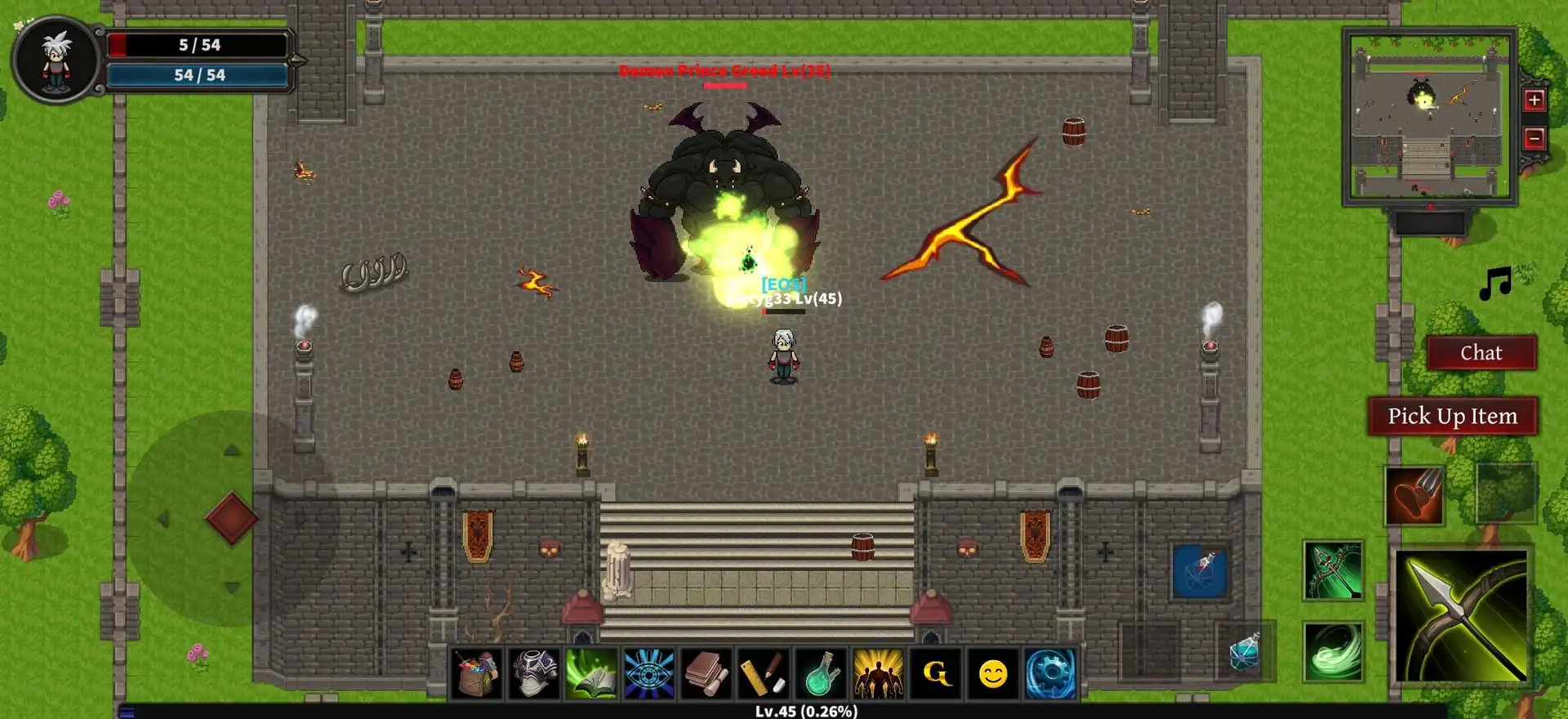
Task: Open the armor equipment screen
Action: [x=534, y=674]
